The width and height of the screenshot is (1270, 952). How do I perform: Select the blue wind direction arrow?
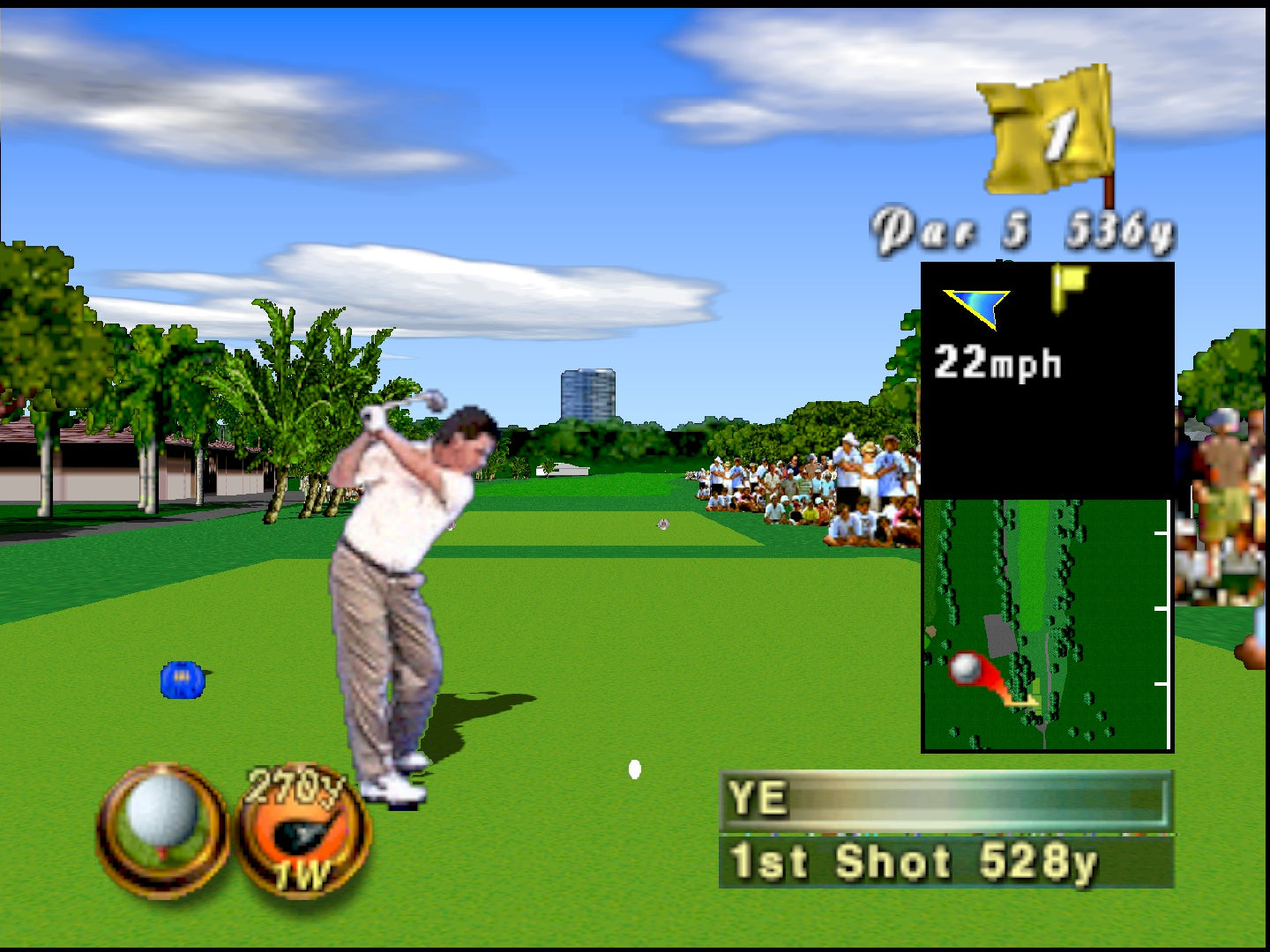point(977,307)
